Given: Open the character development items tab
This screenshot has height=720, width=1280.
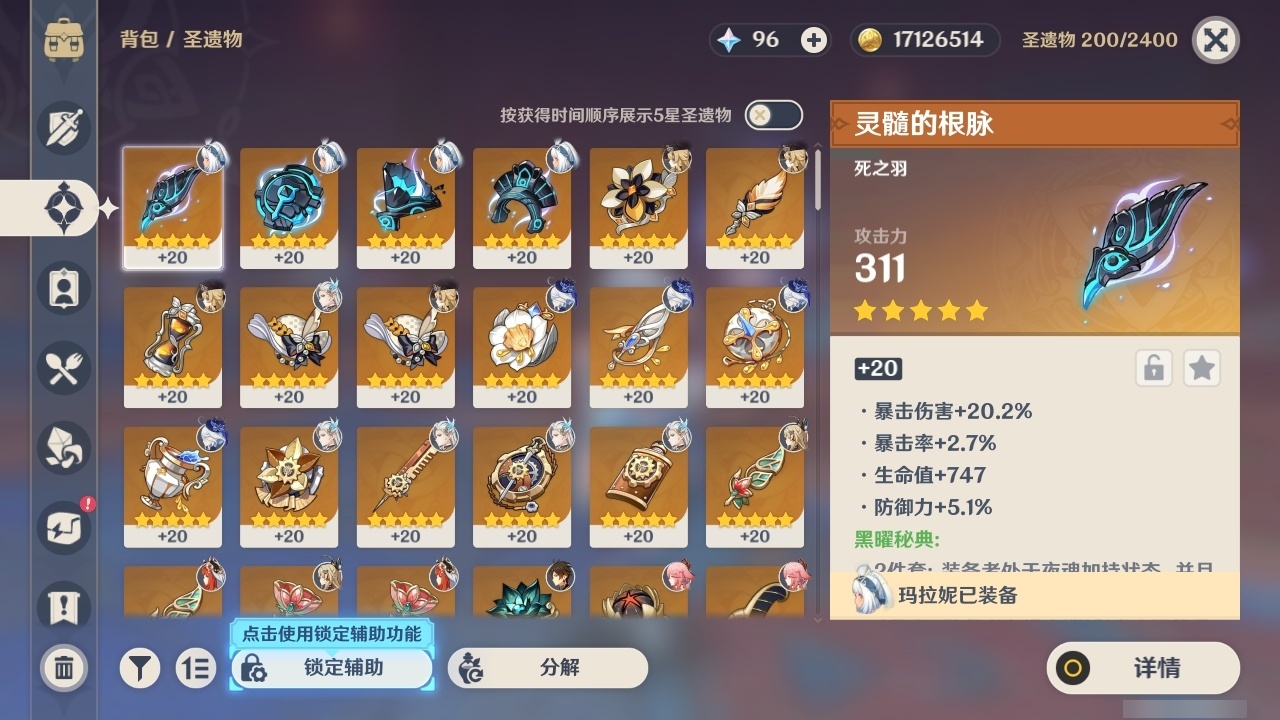Looking at the screenshot, I should 66,287.
